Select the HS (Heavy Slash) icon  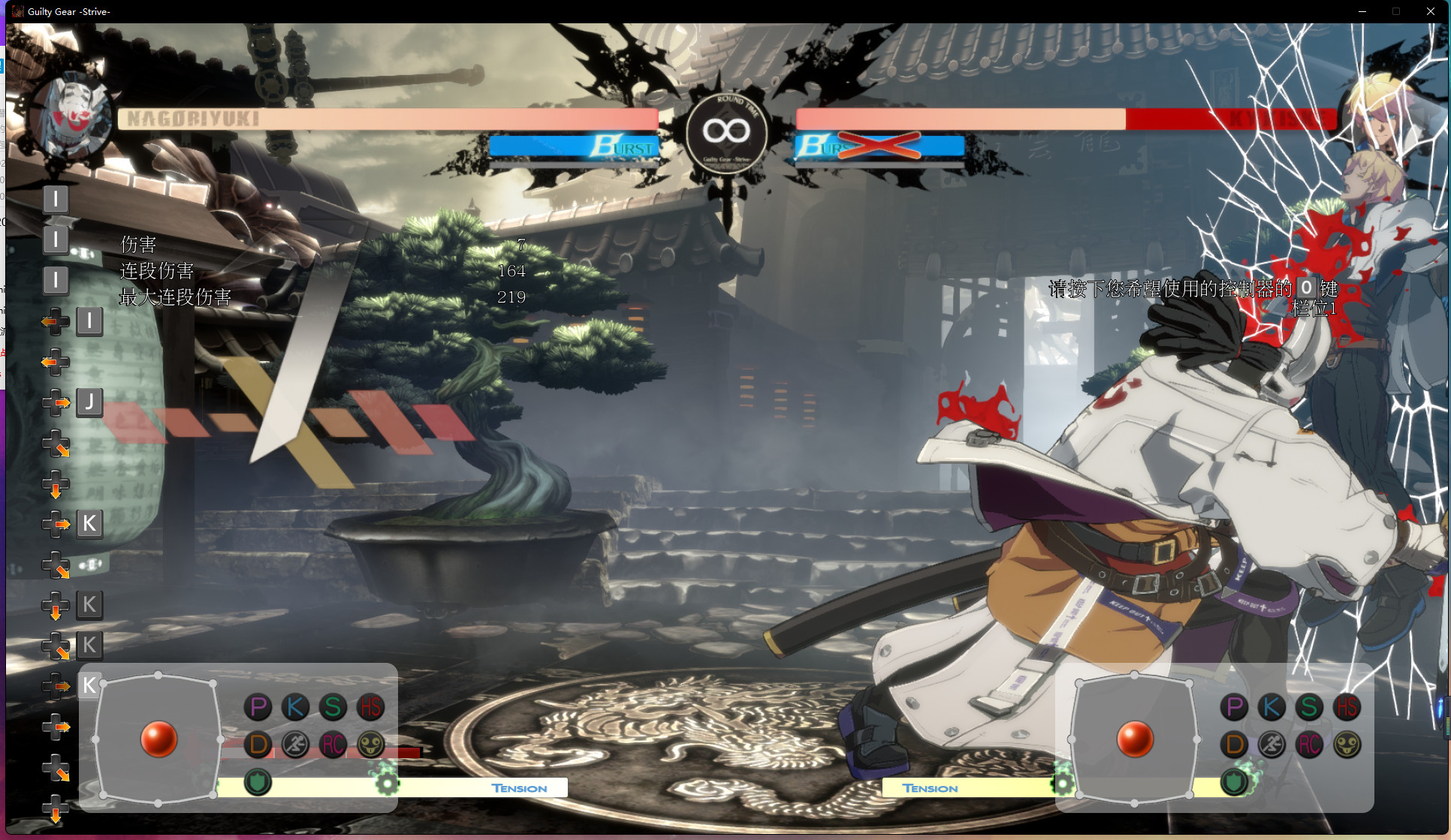371,706
